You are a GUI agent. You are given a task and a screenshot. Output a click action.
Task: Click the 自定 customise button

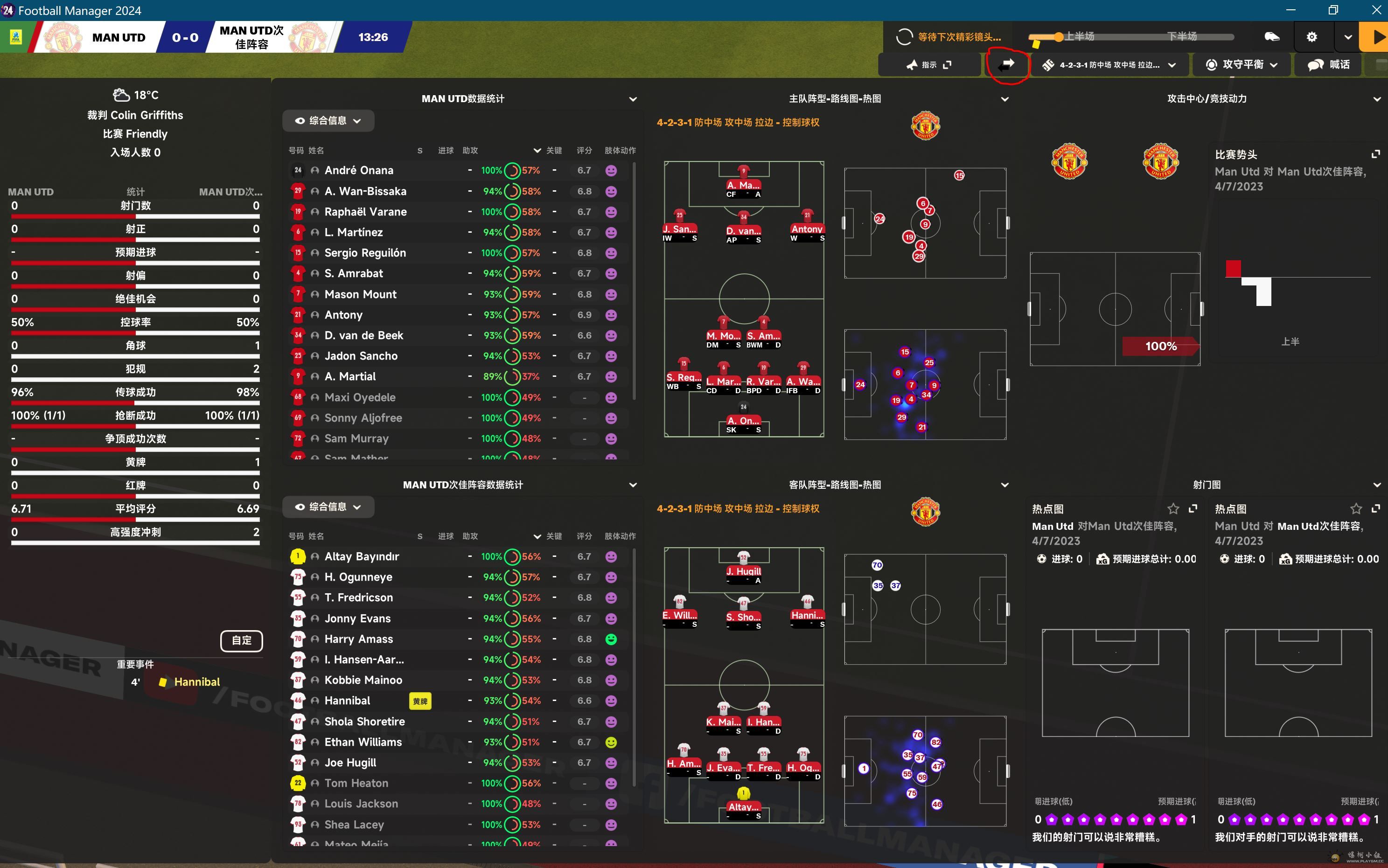pos(241,640)
